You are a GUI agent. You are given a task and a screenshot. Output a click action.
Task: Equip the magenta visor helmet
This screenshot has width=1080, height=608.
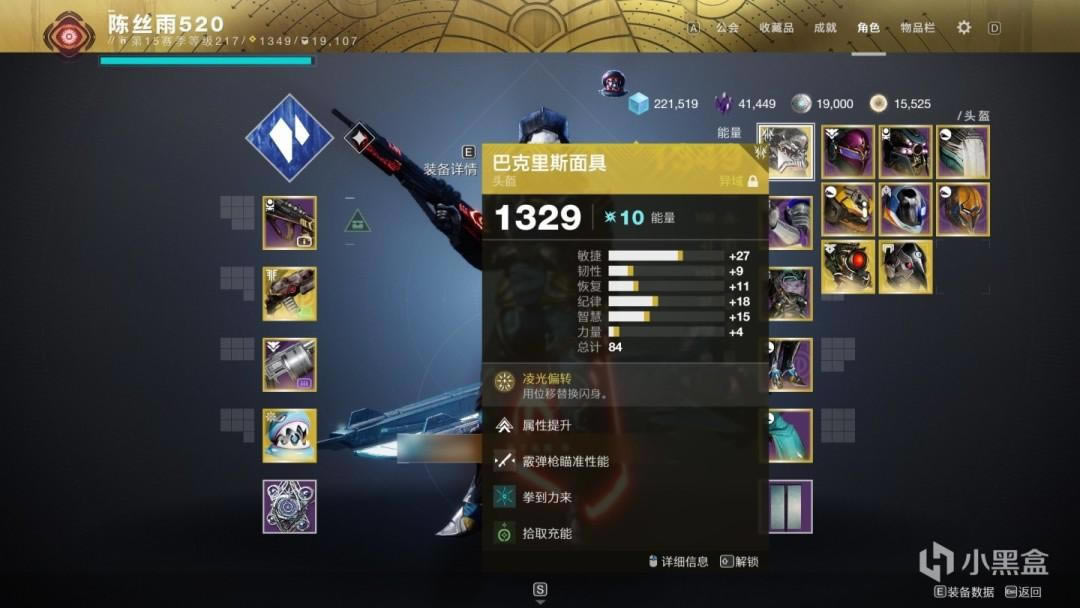coord(848,152)
